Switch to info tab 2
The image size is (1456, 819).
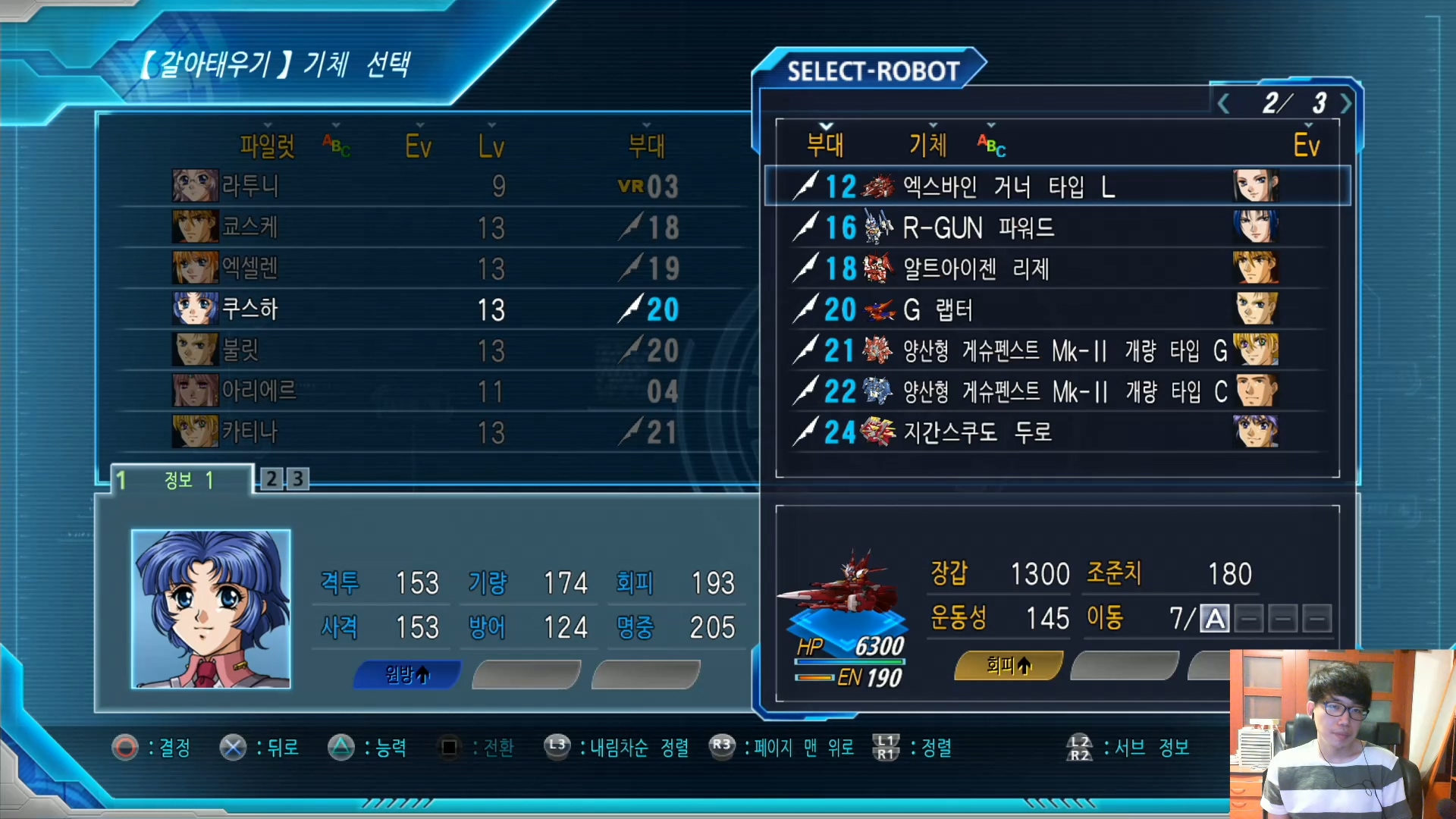point(271,479)
